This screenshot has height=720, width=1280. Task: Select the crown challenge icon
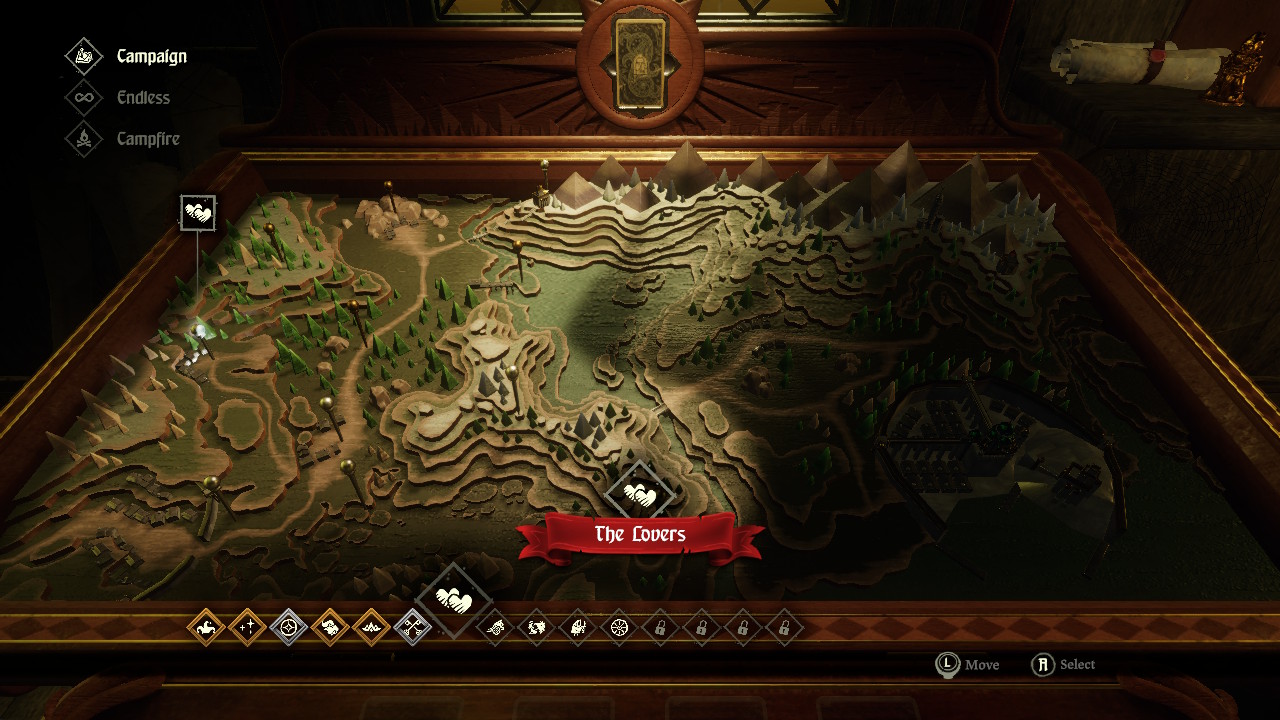371,628
